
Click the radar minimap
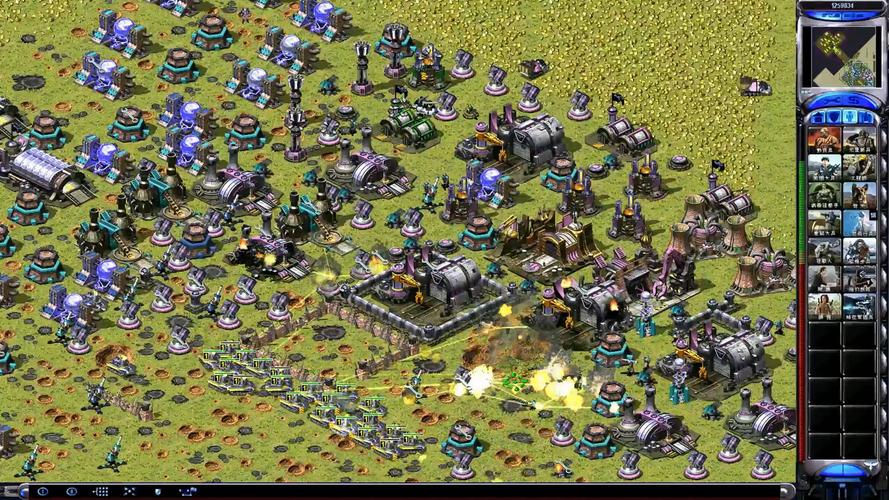coord(842,56)
